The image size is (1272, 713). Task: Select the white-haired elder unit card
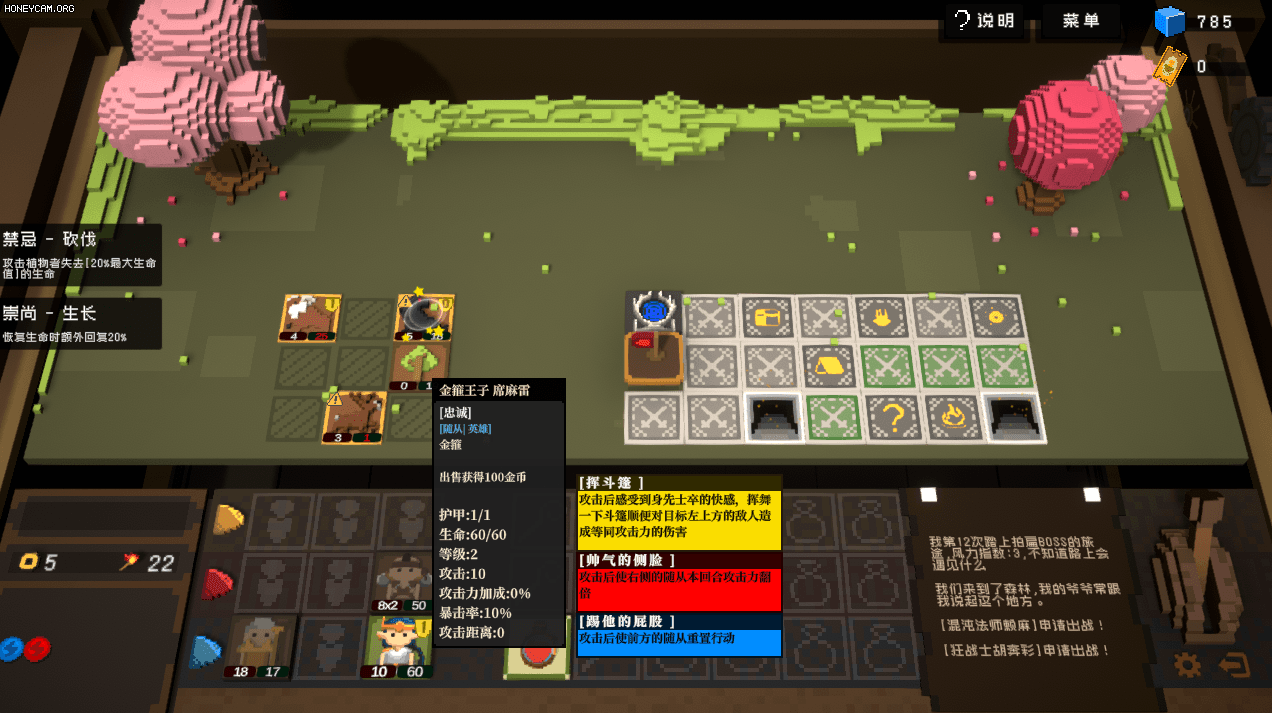tap(258, 647)
